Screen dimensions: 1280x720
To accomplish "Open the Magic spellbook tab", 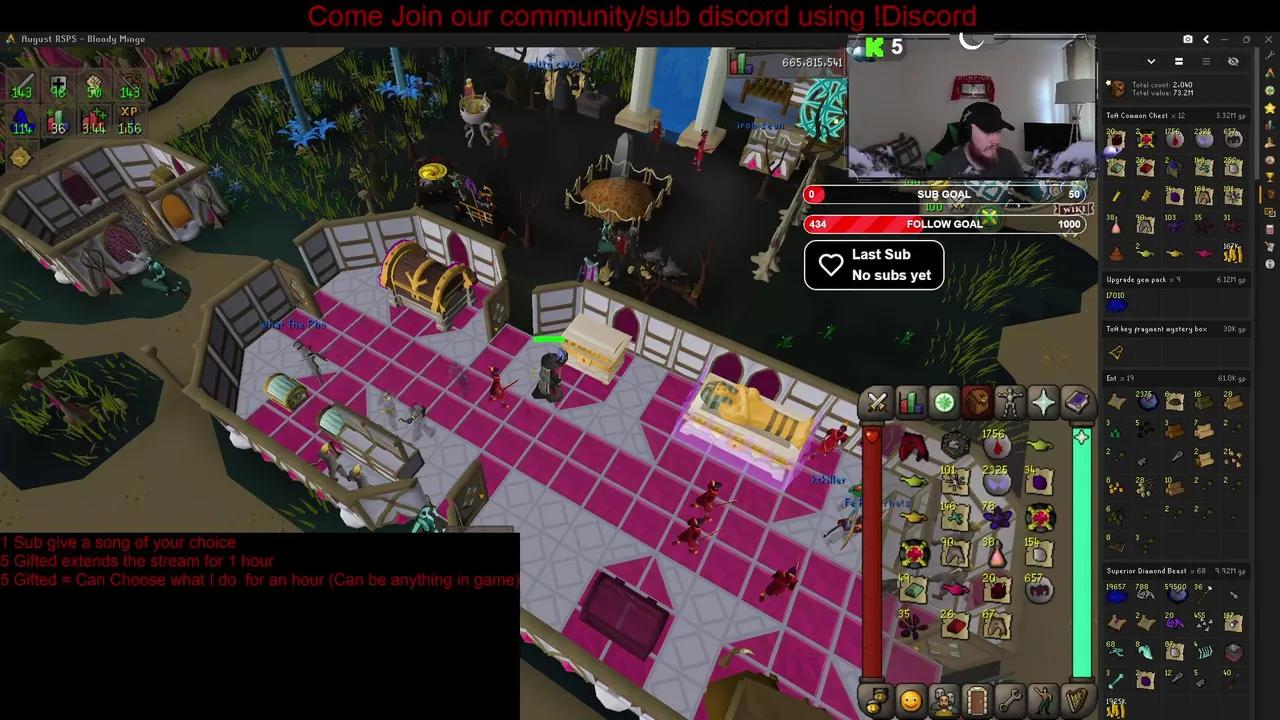I will pyautogui.click(x=1078, y=403).
